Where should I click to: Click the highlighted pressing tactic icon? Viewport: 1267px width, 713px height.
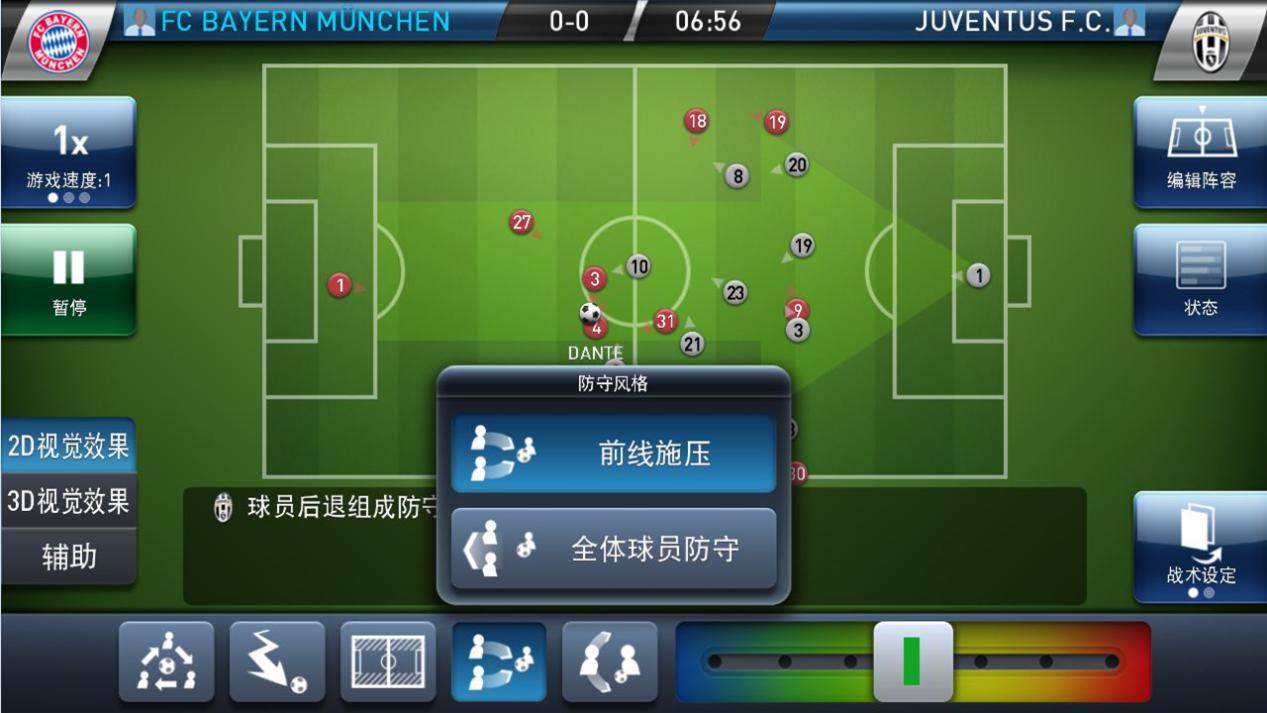tap(498, 661)
